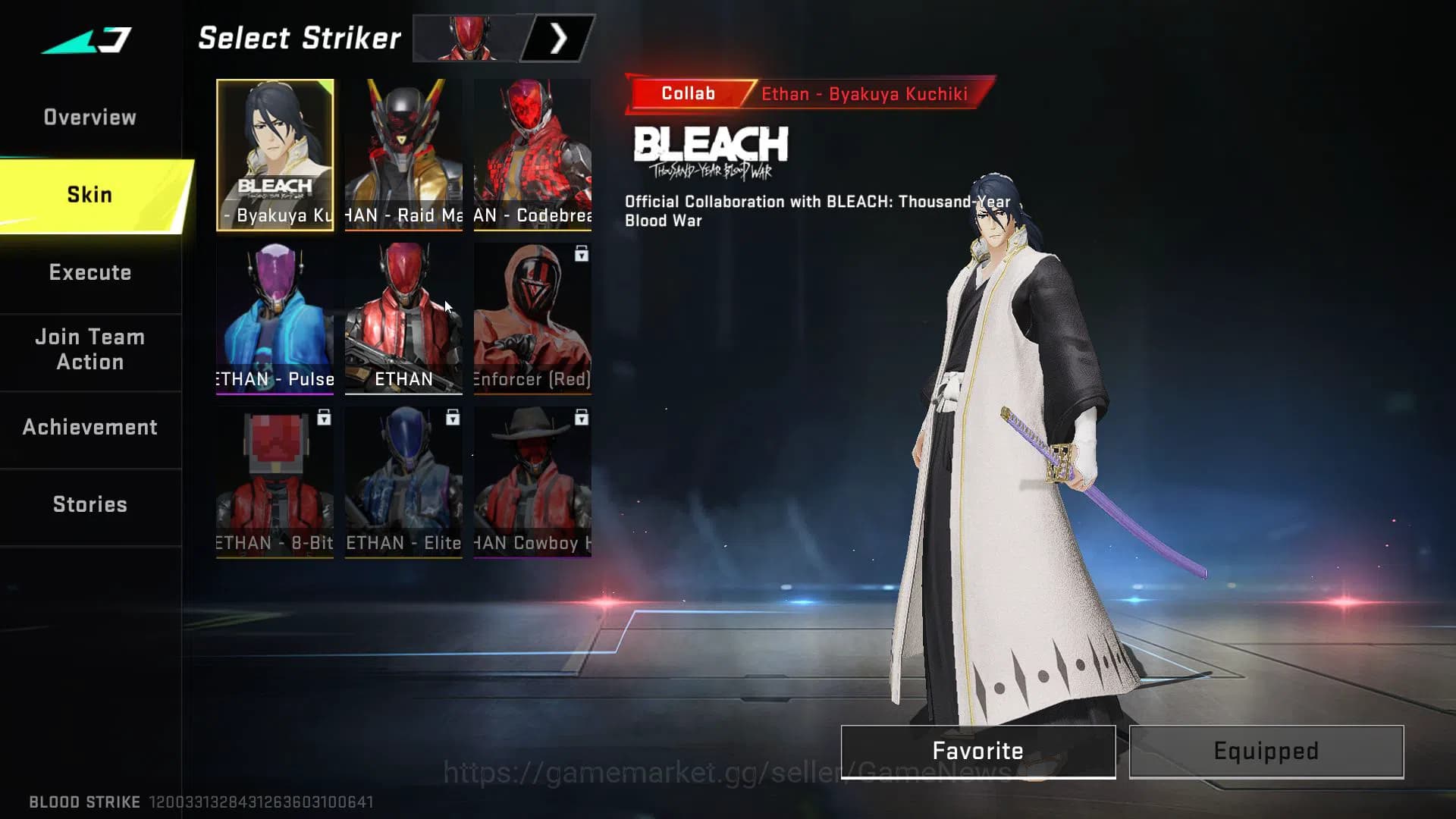
Task: Select the ETHAN - Raid Master skin
Action: pos(403,155)
